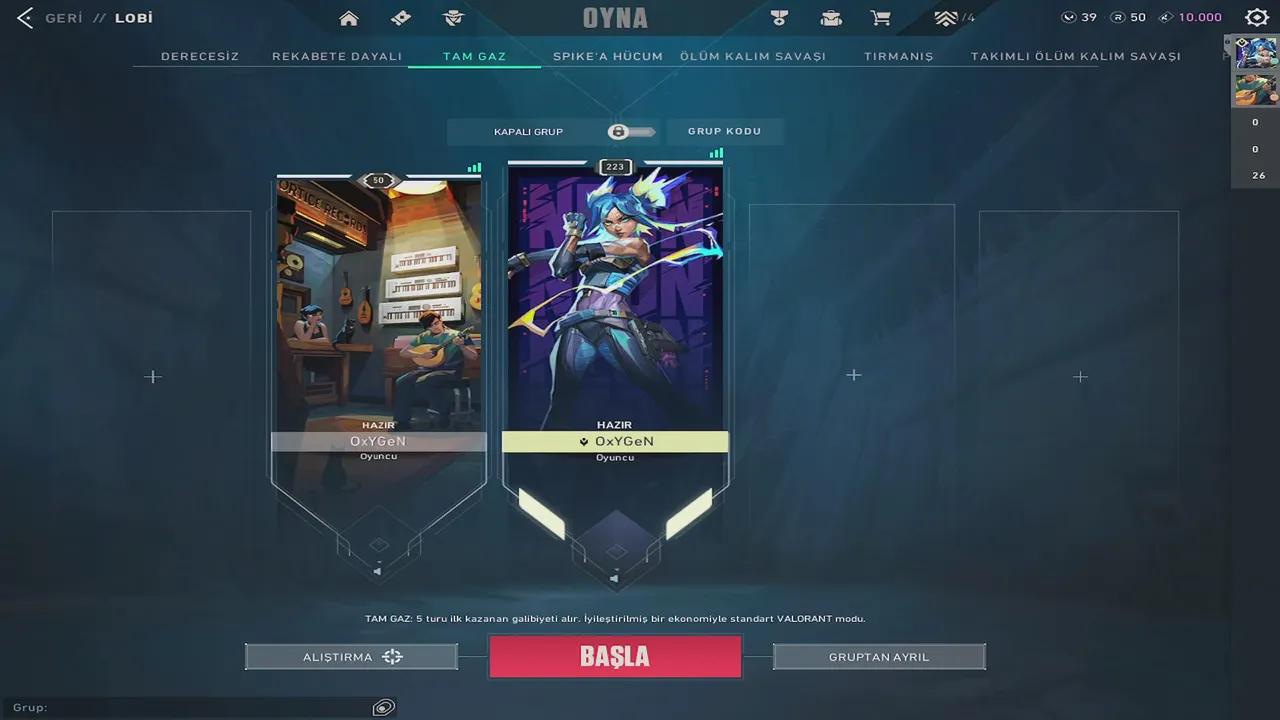Open the Agents icon in top bar

tap(453, 18)
